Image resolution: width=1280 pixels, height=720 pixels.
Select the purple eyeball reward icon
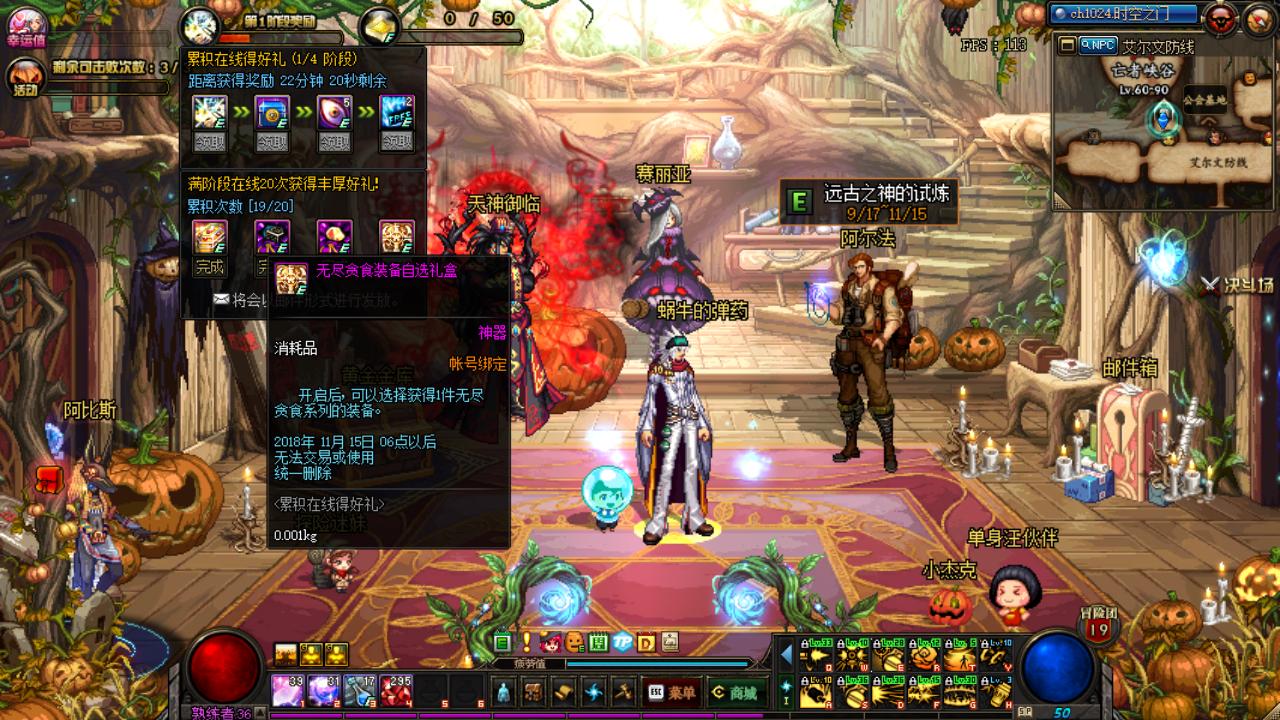pyautogui.click(x=334, y=113)
